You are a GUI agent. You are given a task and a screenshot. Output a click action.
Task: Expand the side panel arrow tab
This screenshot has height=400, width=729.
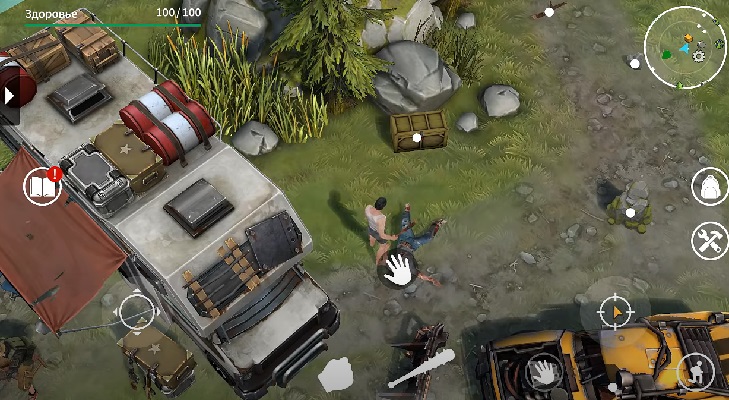pyautogui.click(x=9, y=96)
